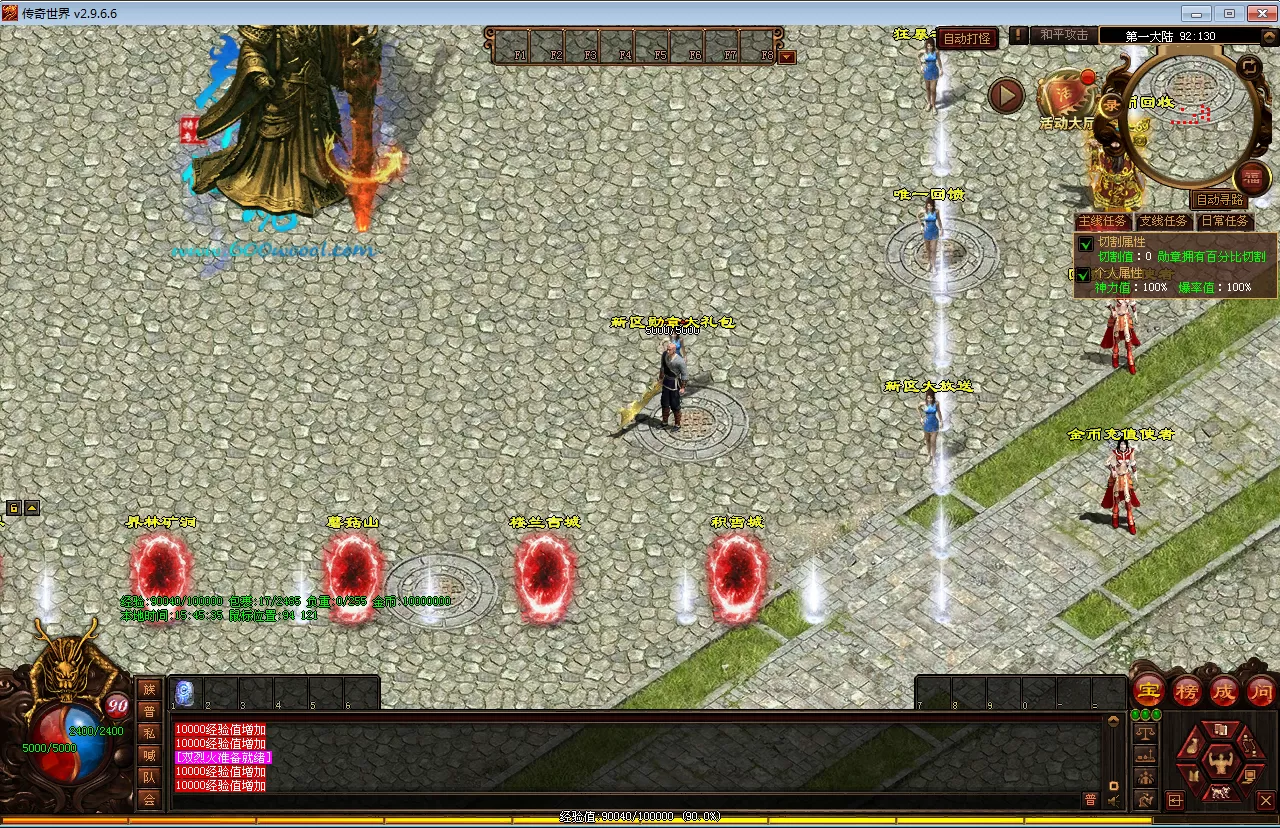This screenshot has height=828, width=1280.
Task: Open the character panel muscle-figure icon
Action: (1217, 762)
